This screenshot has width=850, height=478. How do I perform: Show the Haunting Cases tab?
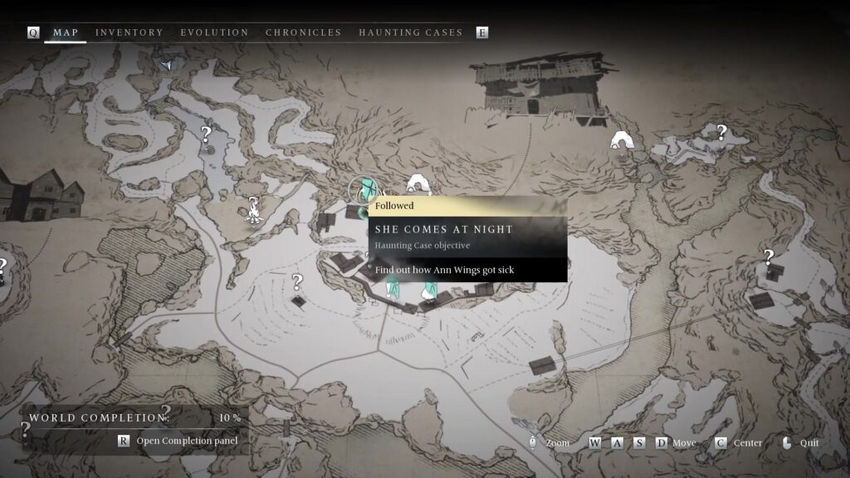coord(410,33)
